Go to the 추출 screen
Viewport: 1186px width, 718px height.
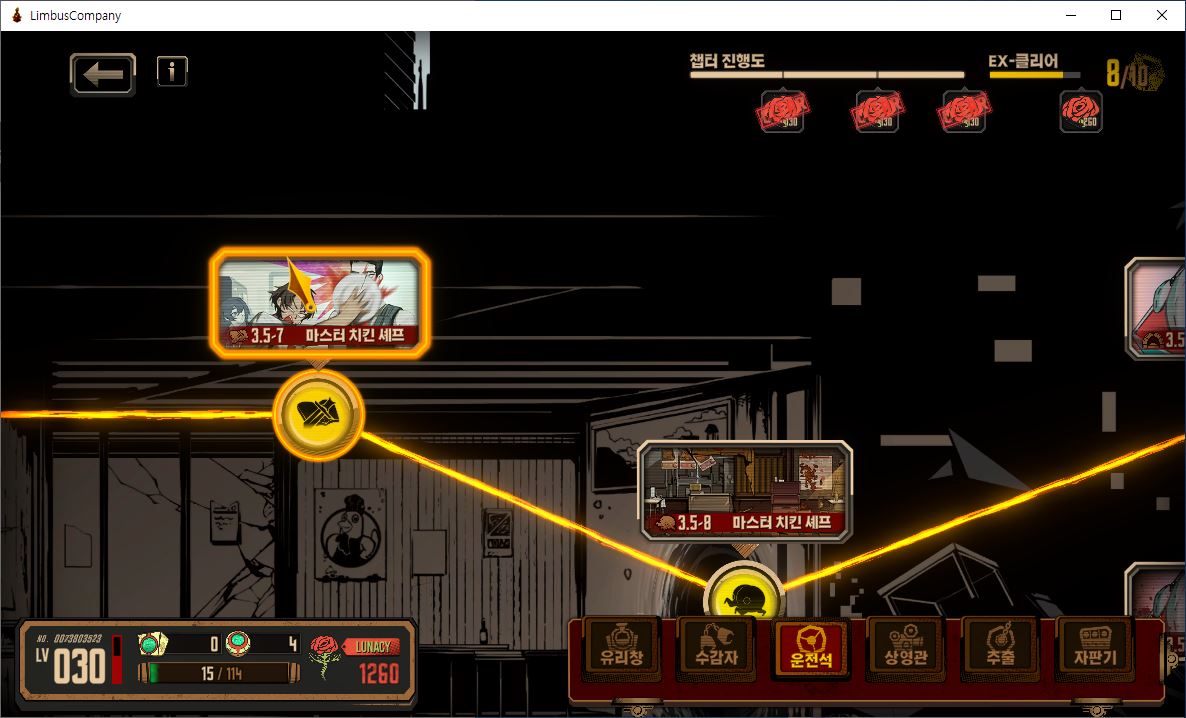coord(999,649)
